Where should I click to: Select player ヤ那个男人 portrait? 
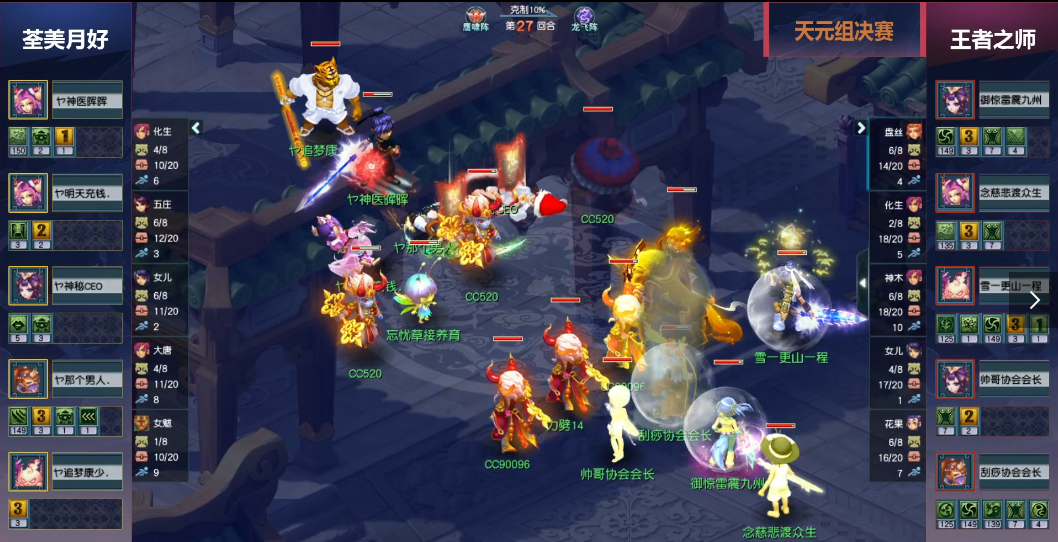click(27, 379)
